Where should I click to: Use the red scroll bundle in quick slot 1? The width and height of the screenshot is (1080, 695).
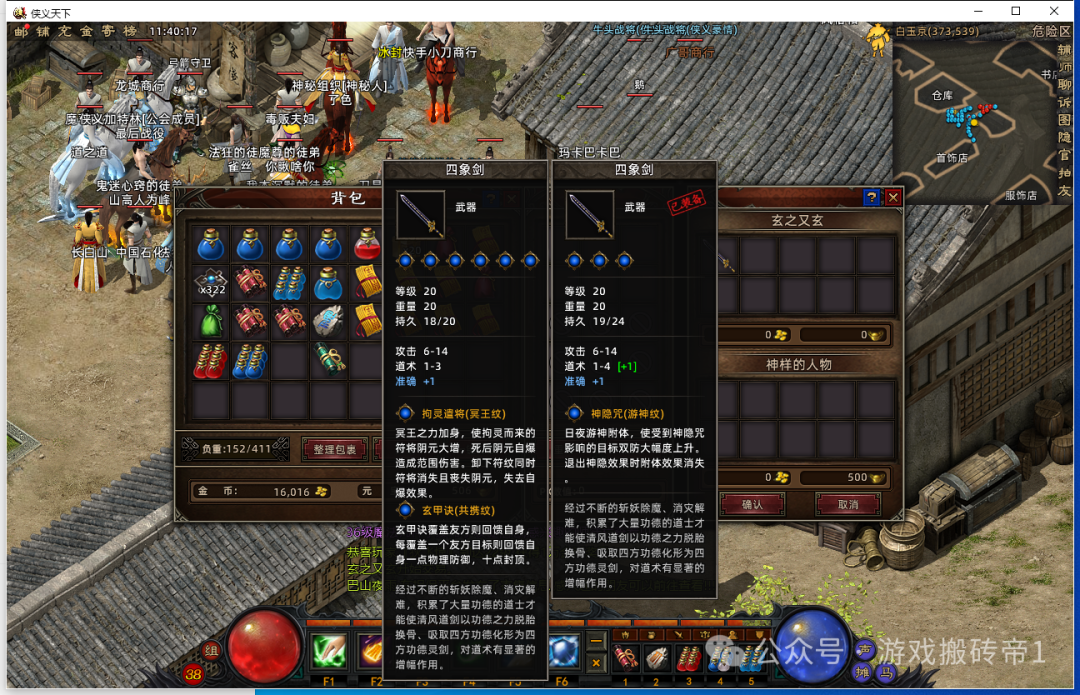tap(626, 658)
